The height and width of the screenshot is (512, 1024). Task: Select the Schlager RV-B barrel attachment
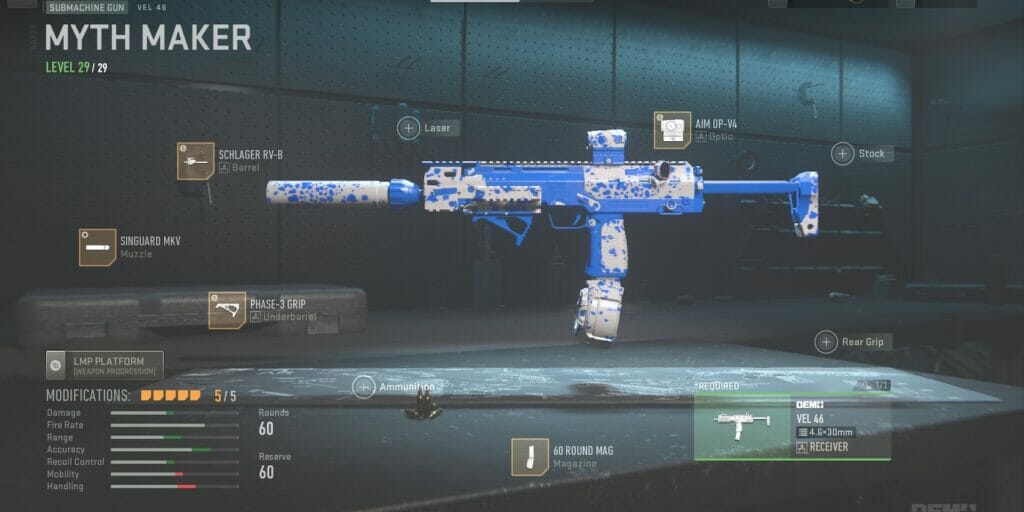pos(196,161)
